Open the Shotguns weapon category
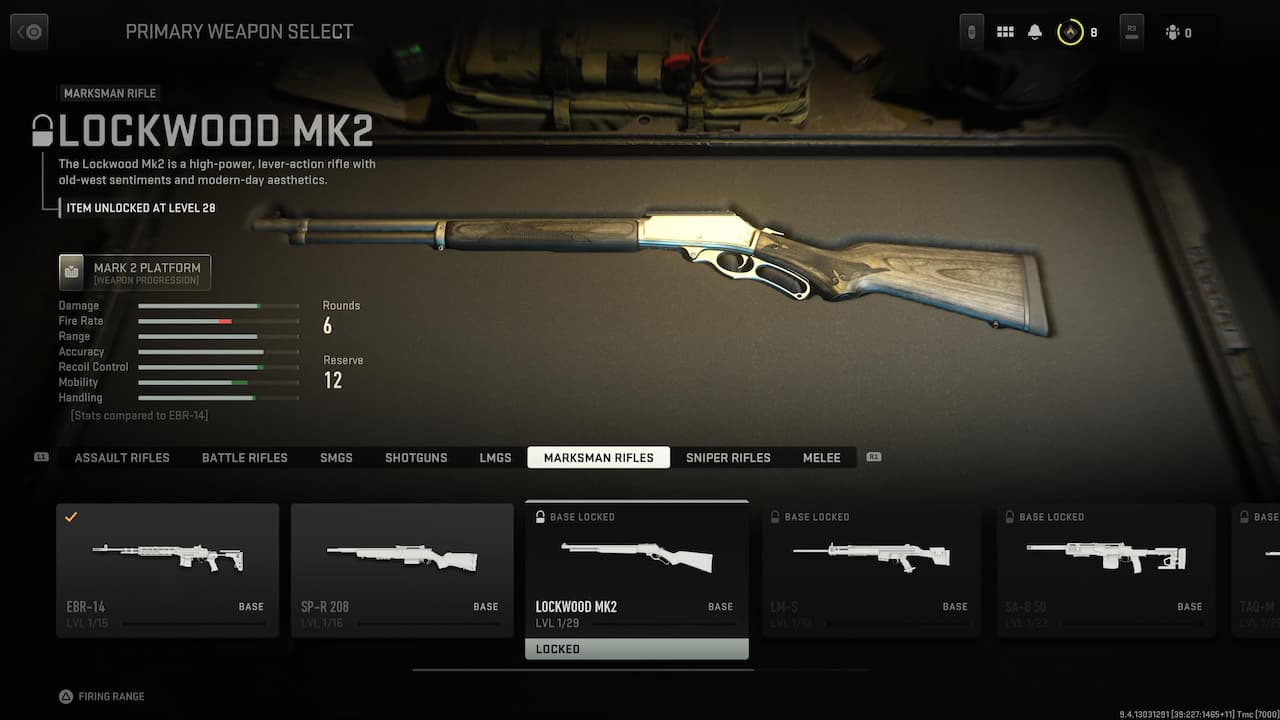 [x=416, y=457]
